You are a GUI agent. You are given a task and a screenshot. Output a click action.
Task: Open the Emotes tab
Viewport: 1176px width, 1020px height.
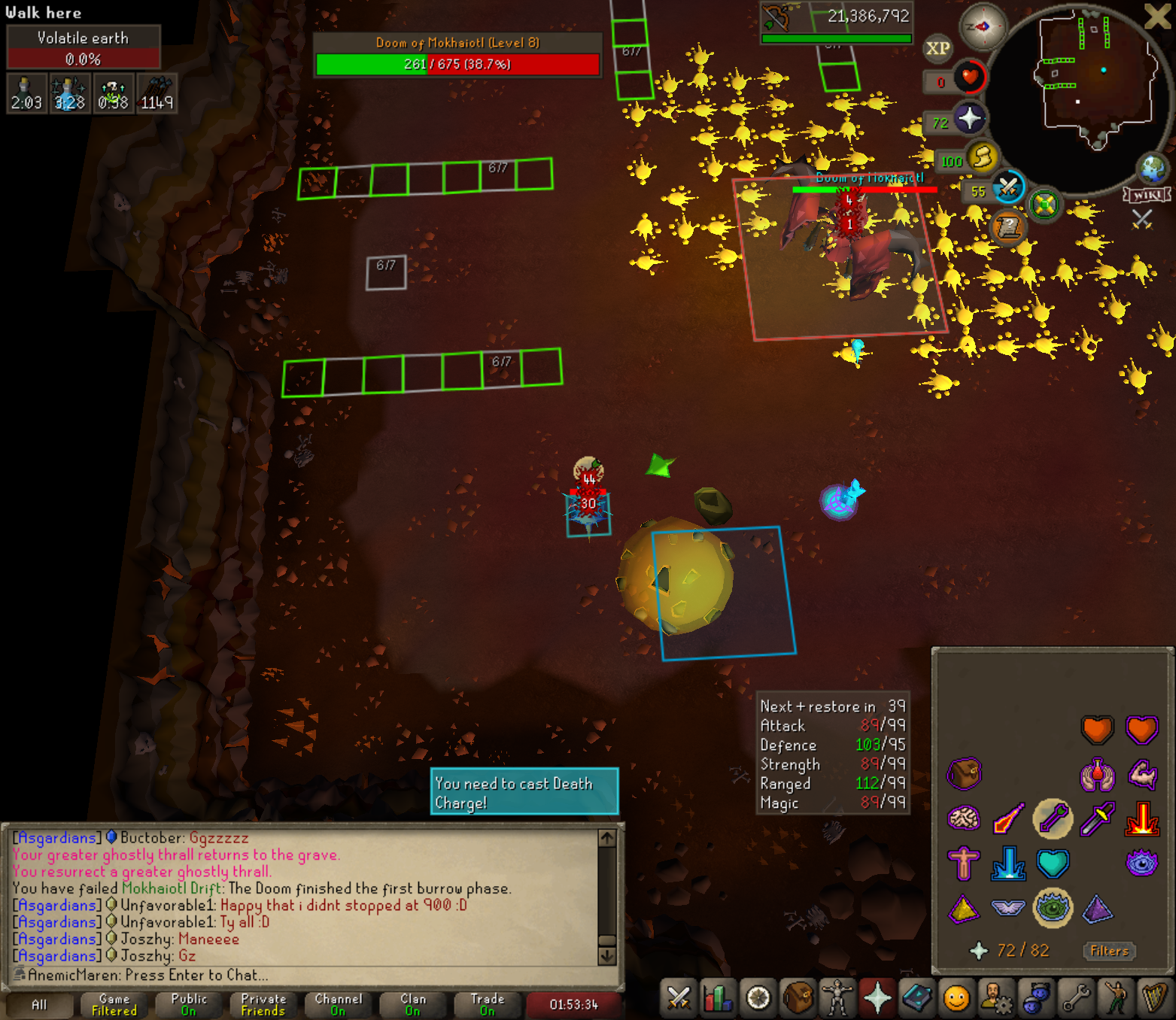click(x=1117, y=999)
